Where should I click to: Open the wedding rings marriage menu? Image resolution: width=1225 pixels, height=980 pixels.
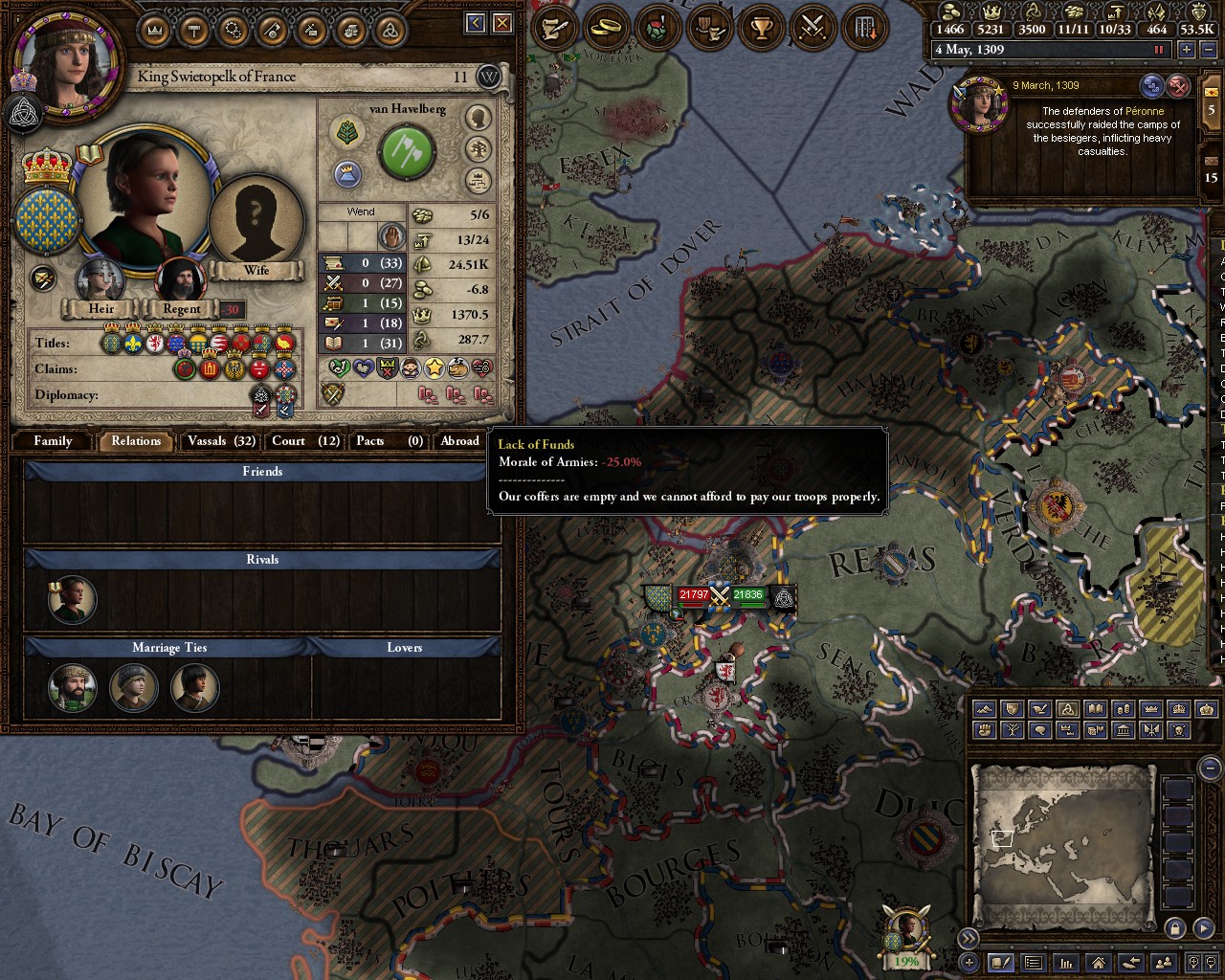605,28
